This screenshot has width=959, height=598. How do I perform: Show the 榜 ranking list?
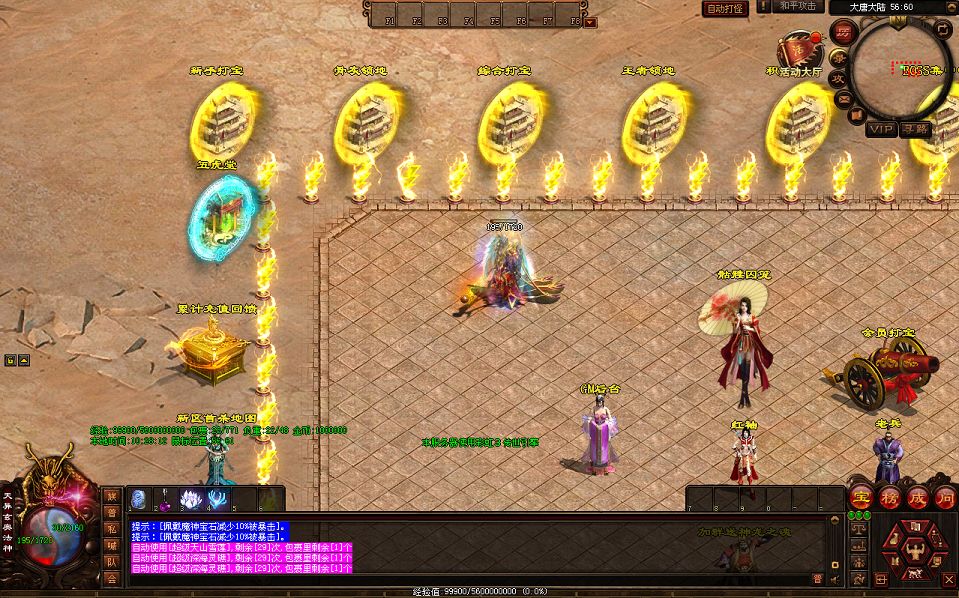tap(890, 497)
